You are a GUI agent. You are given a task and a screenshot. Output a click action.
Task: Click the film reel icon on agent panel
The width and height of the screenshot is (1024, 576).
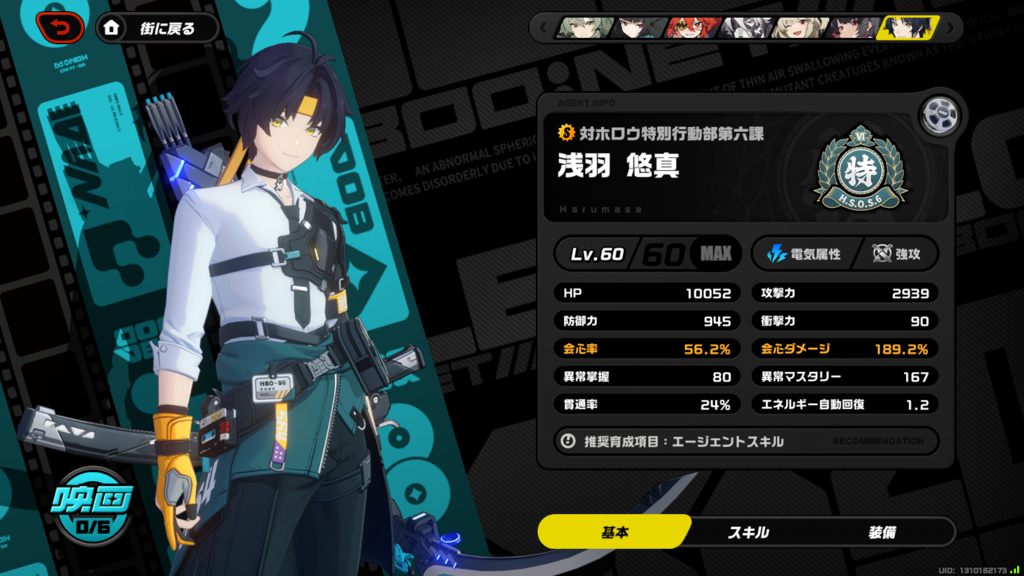(939, 115)
